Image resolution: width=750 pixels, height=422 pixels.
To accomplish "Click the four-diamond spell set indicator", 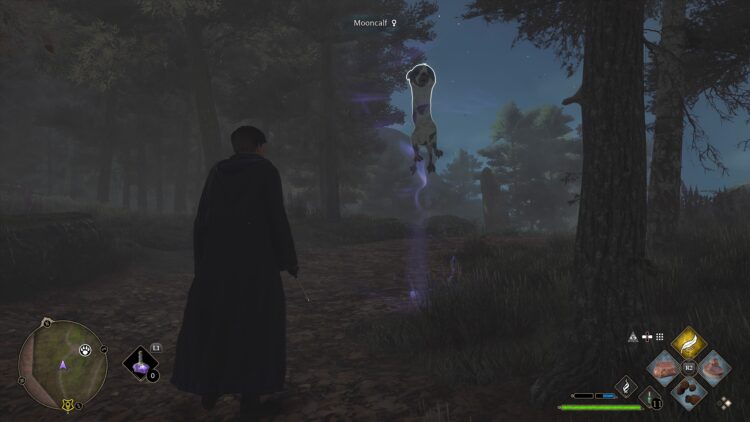I will click(724, 403).
